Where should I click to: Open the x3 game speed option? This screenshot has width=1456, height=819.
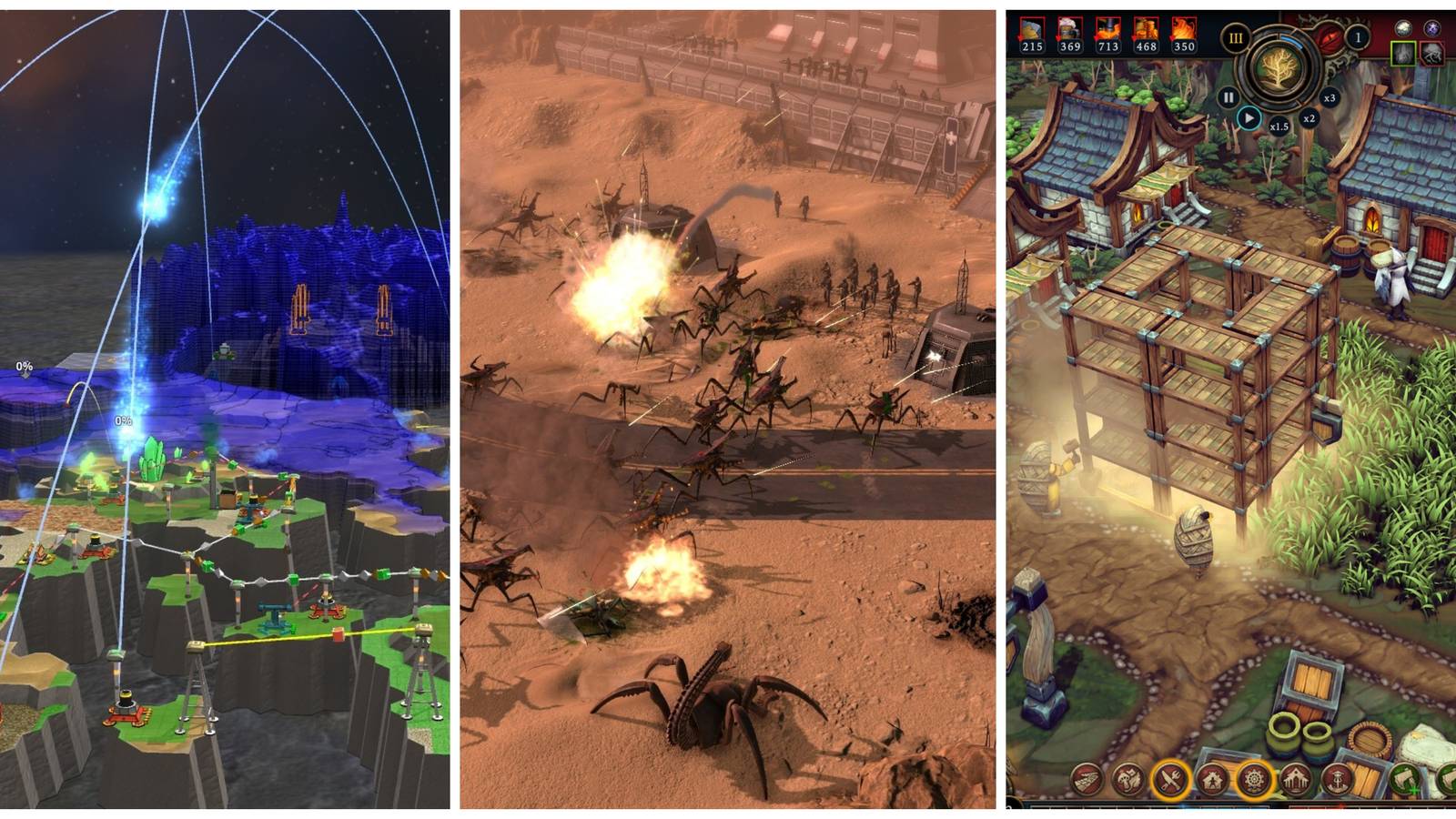1330,98
